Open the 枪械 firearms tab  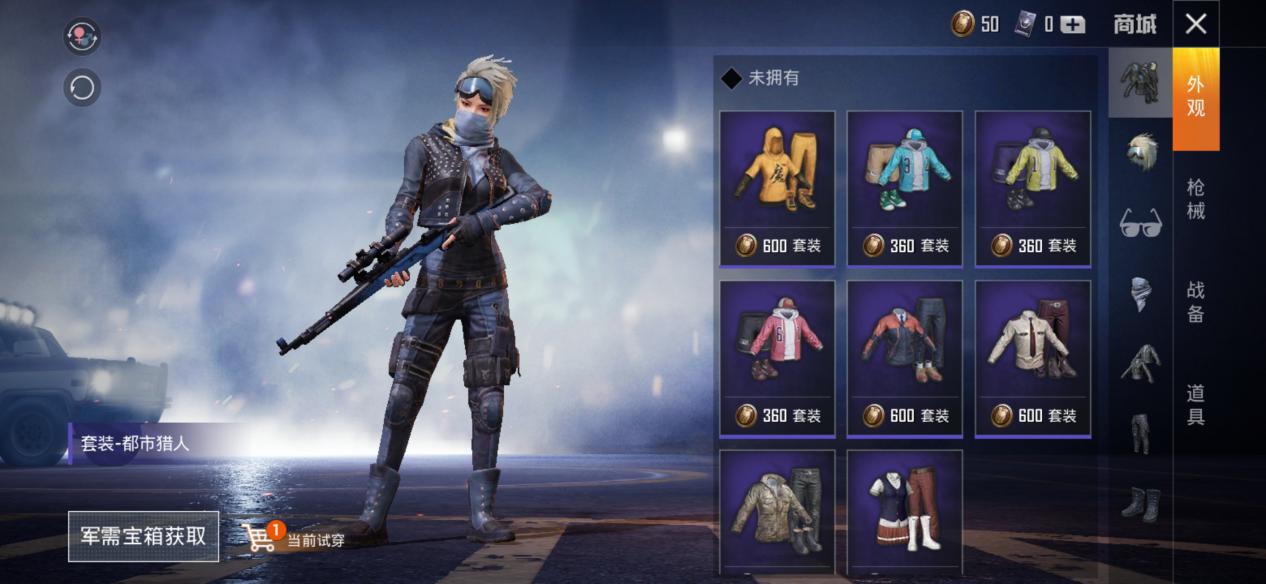[1195, 199]
